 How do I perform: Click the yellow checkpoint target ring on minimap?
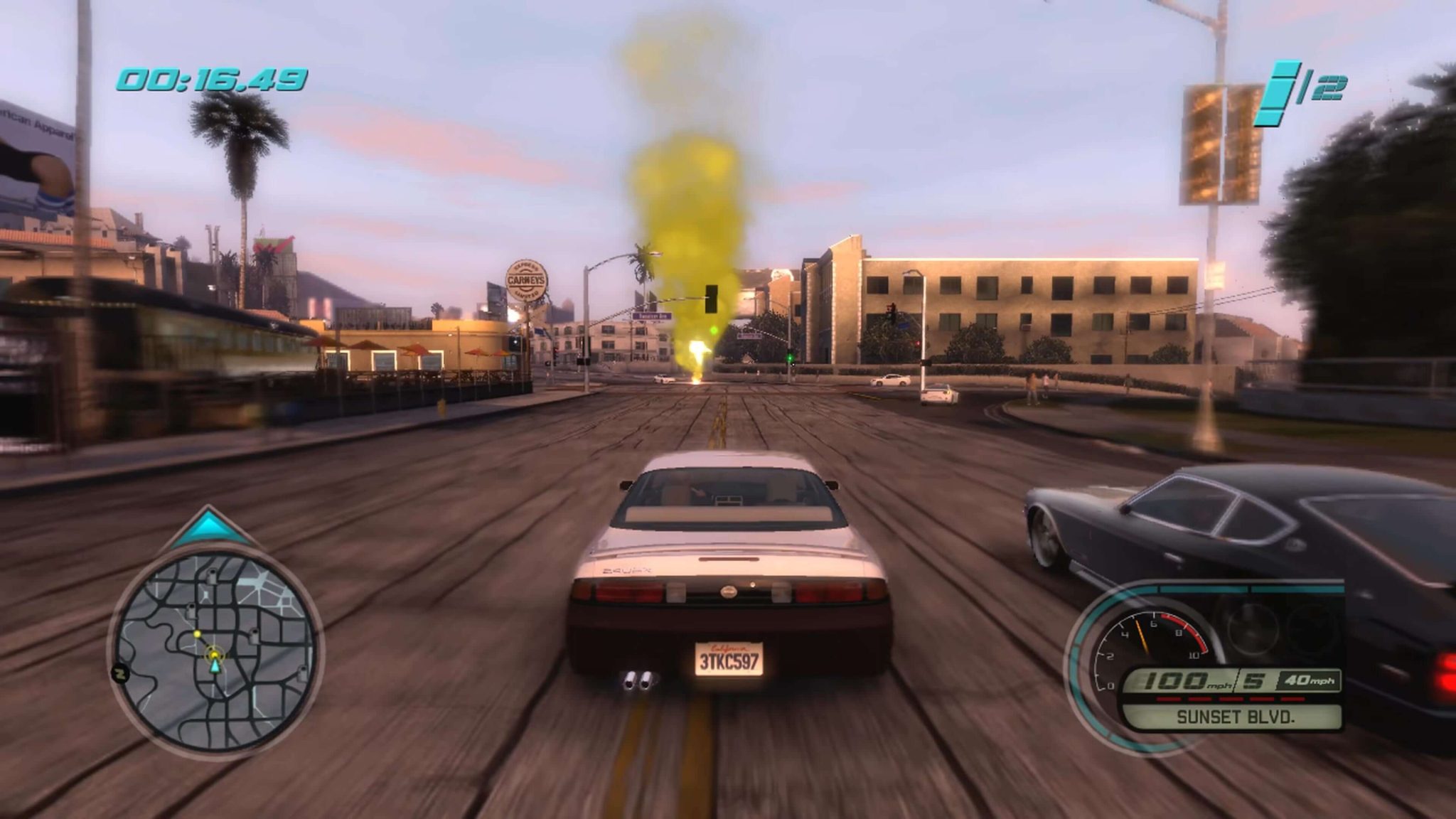(215, 655)
